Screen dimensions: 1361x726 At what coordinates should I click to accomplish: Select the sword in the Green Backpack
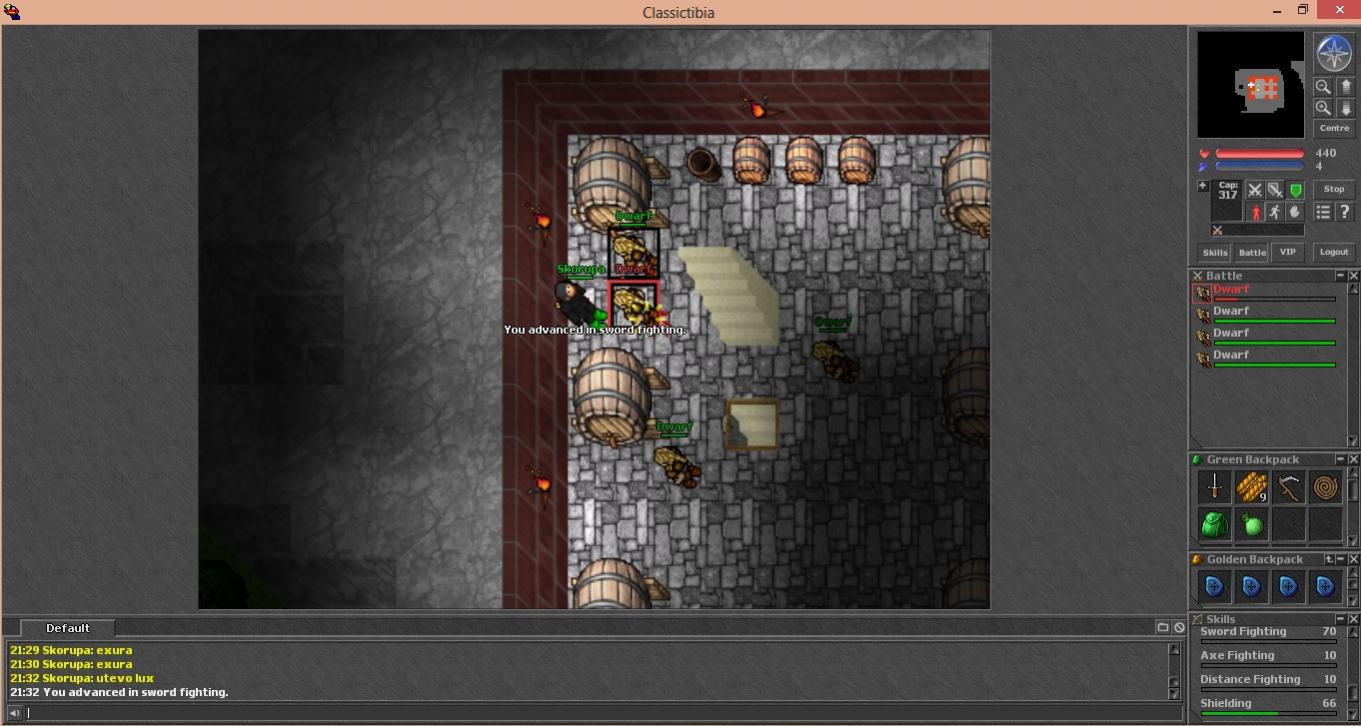click(1214, 487)
